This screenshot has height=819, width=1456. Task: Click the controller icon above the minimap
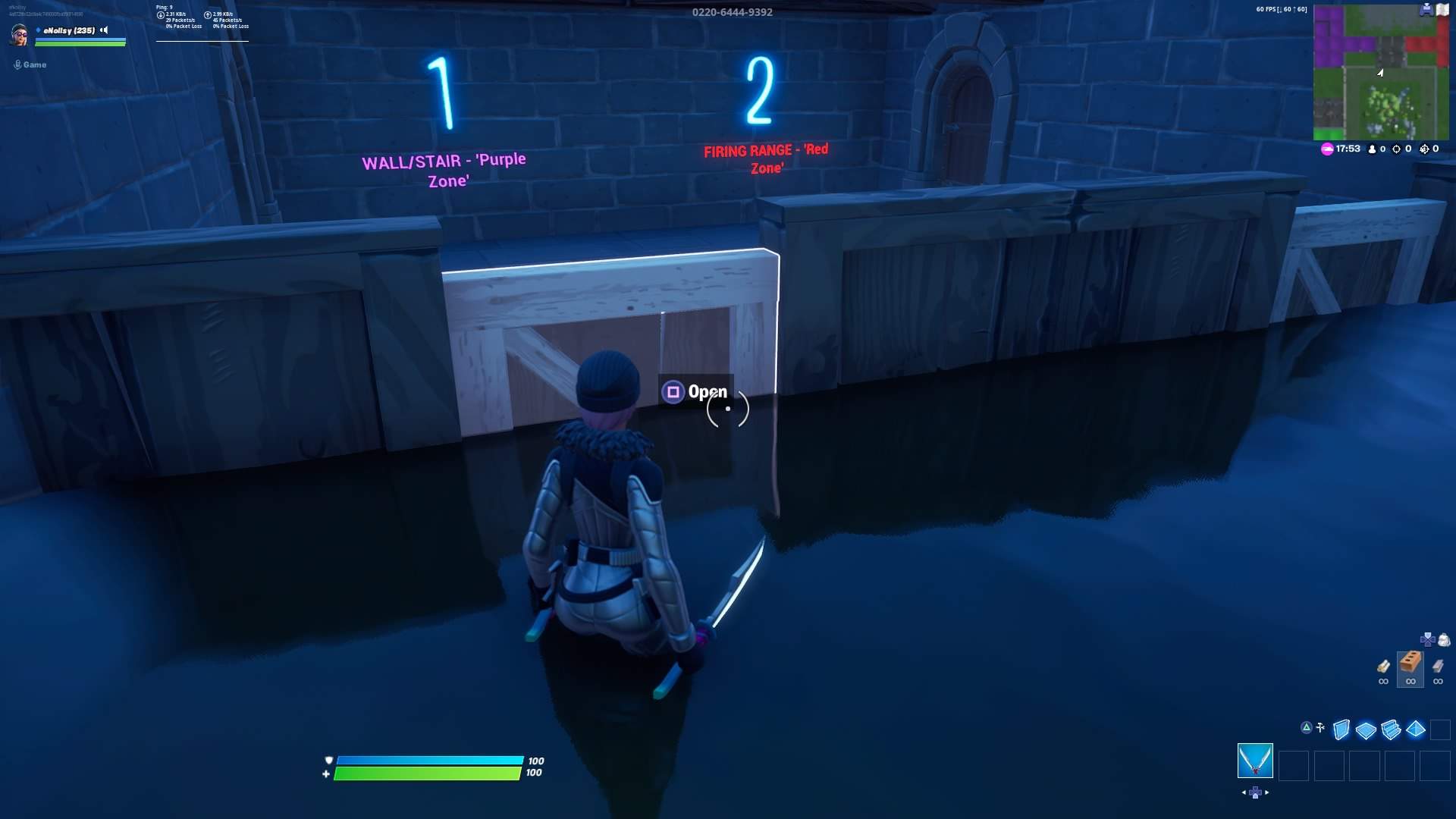1426,10
